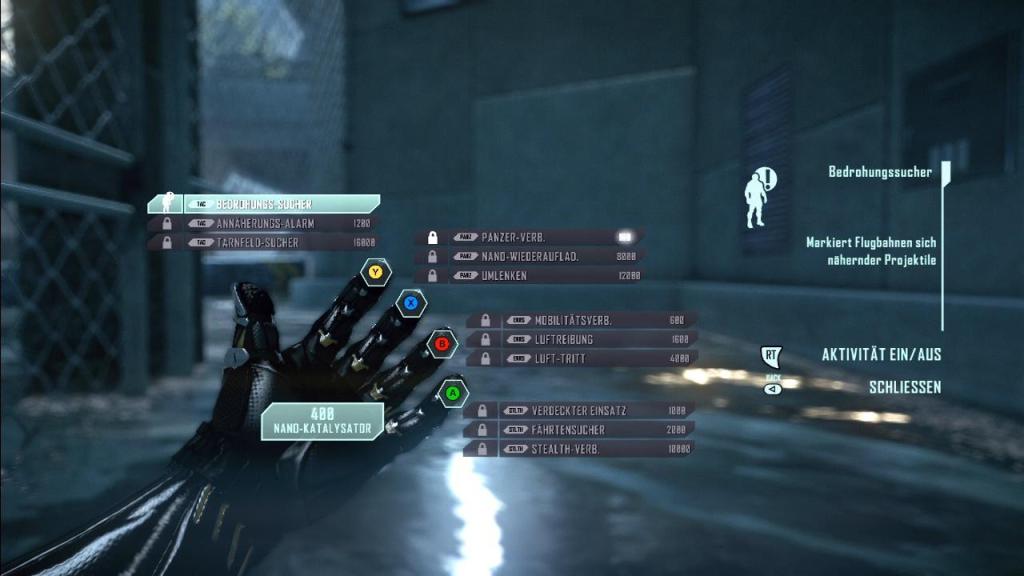Choose the Annäherungs-Alarm module
This screenshot has height=576, width=1024.
(x=264, y=223)
